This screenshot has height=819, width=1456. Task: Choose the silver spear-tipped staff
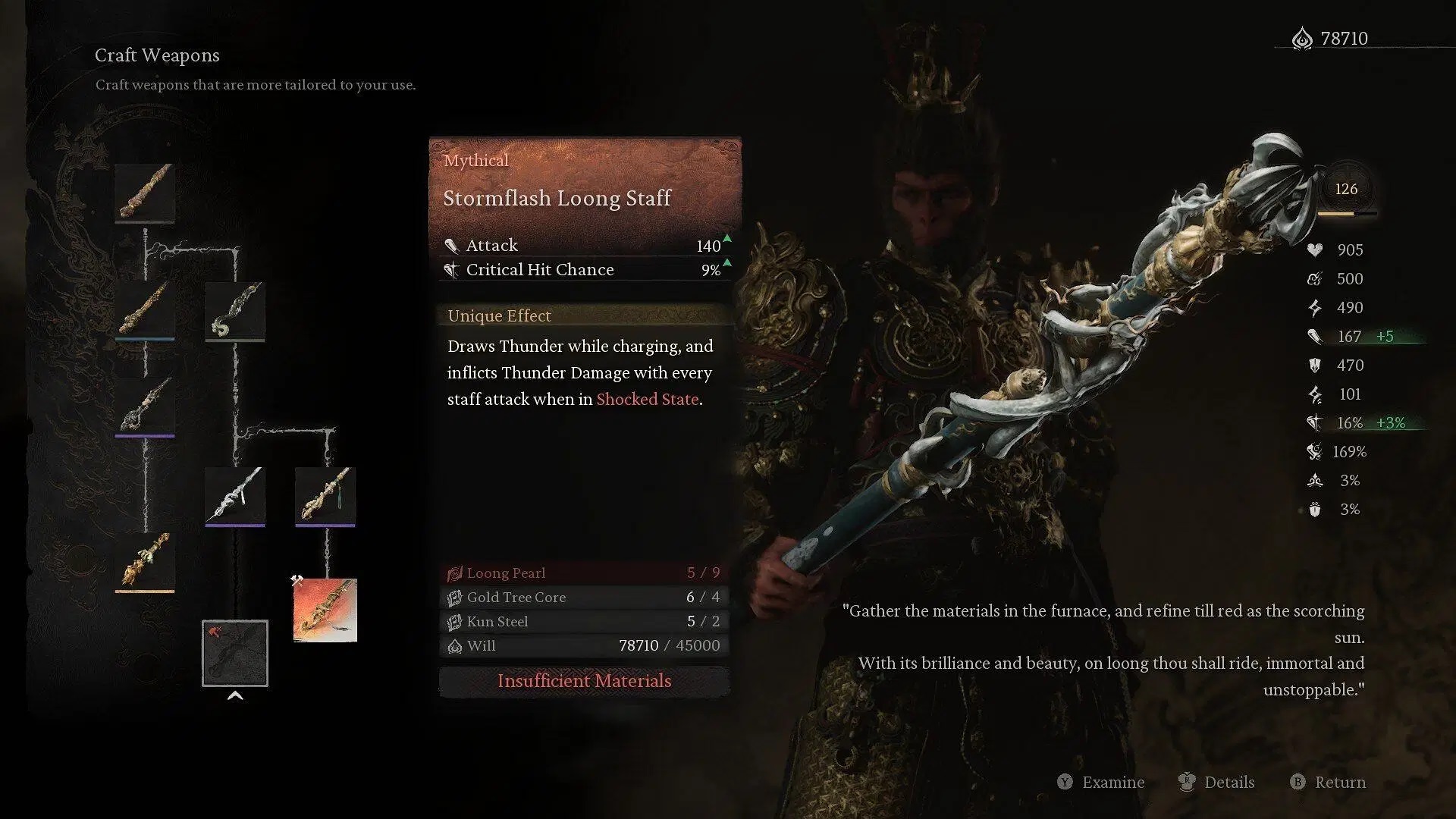point(235,496)
